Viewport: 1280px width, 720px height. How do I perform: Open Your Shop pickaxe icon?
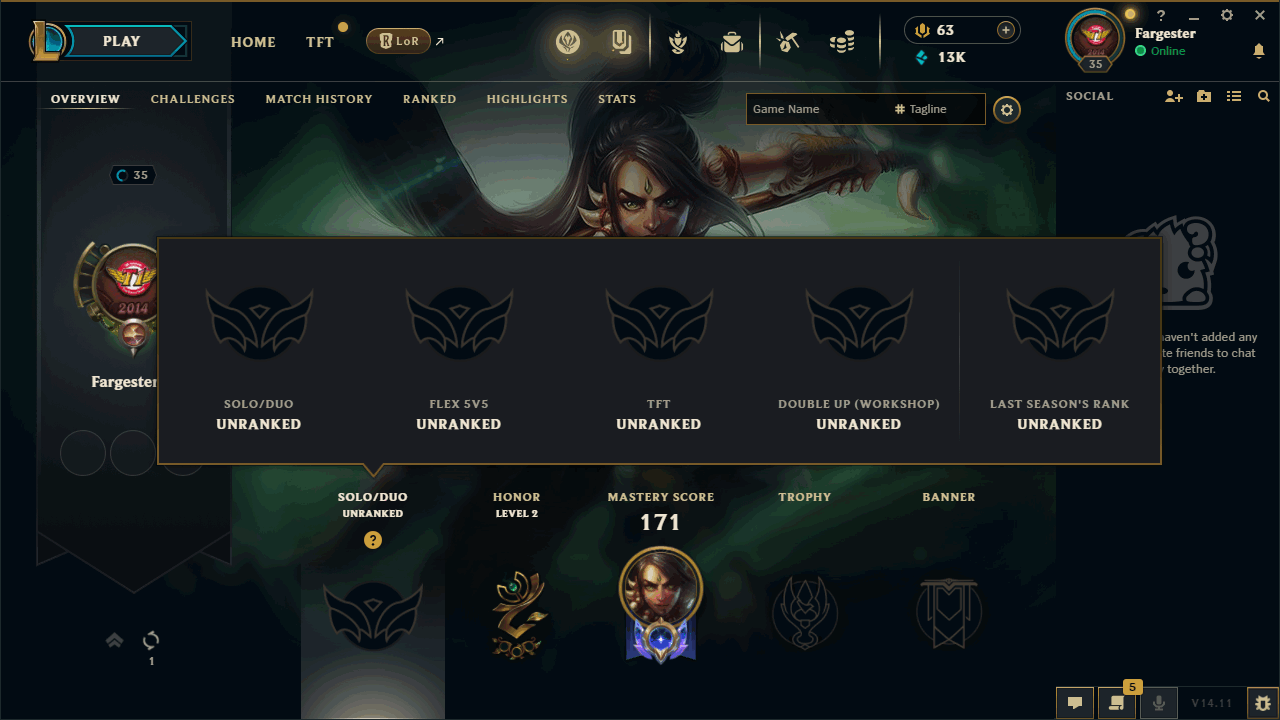[x=787, y=40]
